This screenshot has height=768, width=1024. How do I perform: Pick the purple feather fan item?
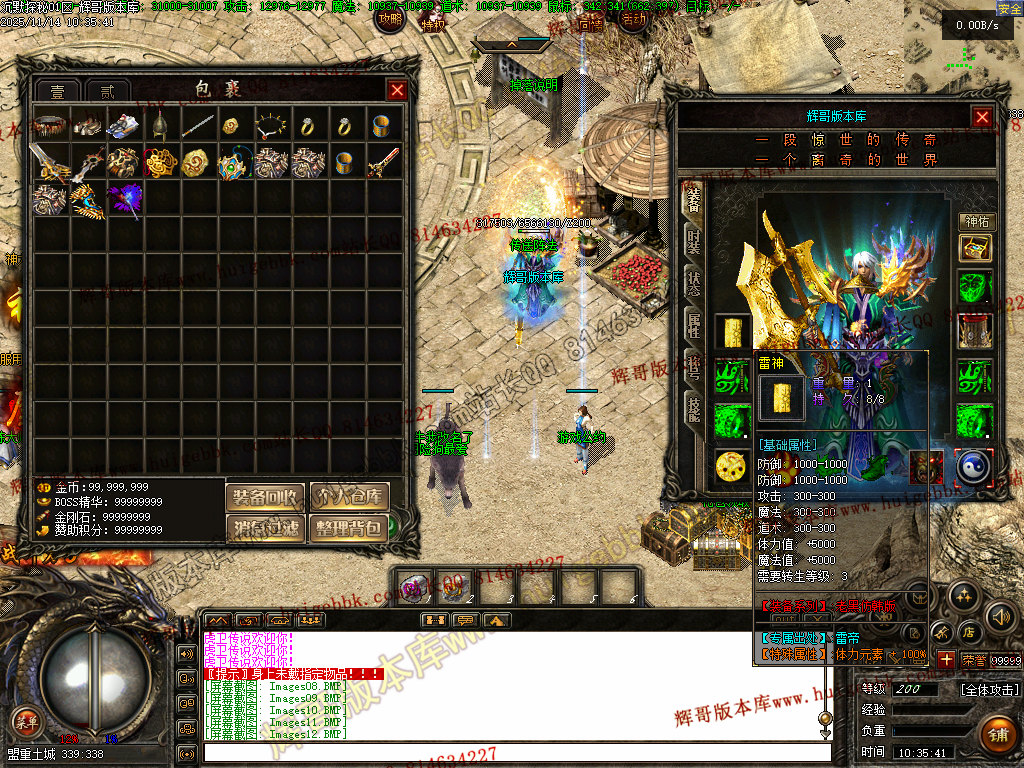(x=124, y=198)
